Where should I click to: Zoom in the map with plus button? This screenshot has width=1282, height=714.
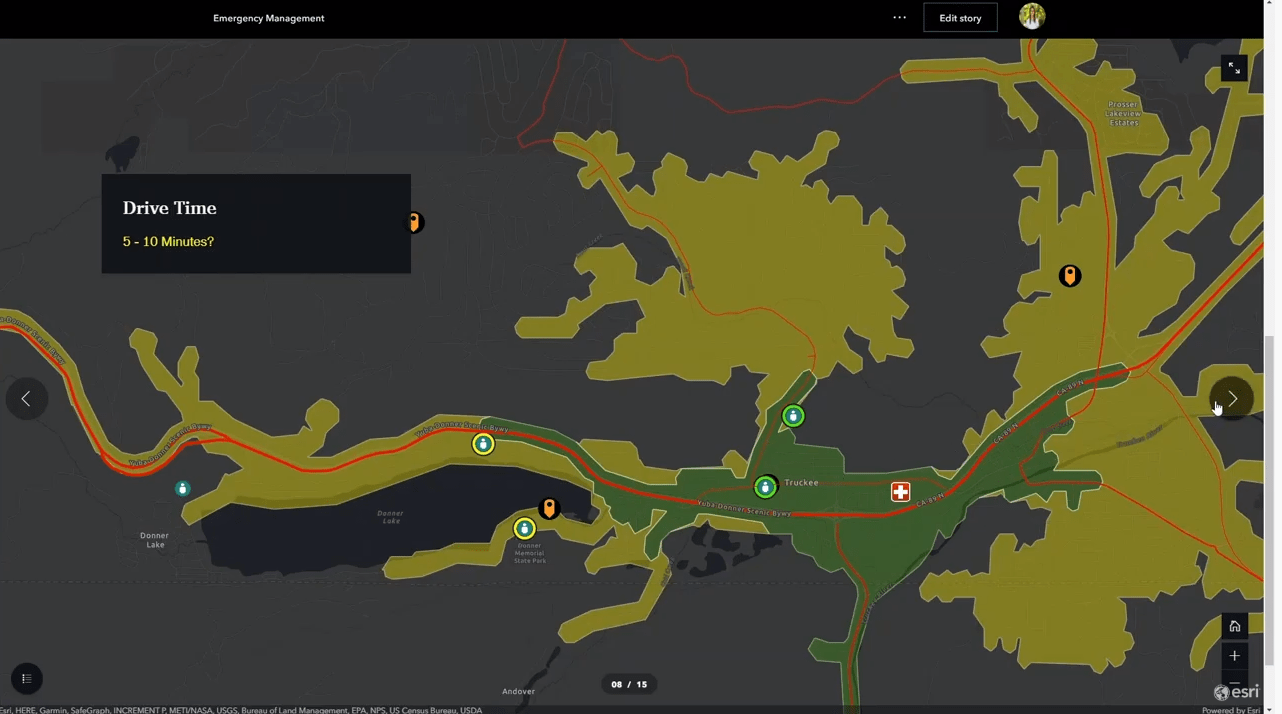pyautogui.click(x=1234, y=656)
